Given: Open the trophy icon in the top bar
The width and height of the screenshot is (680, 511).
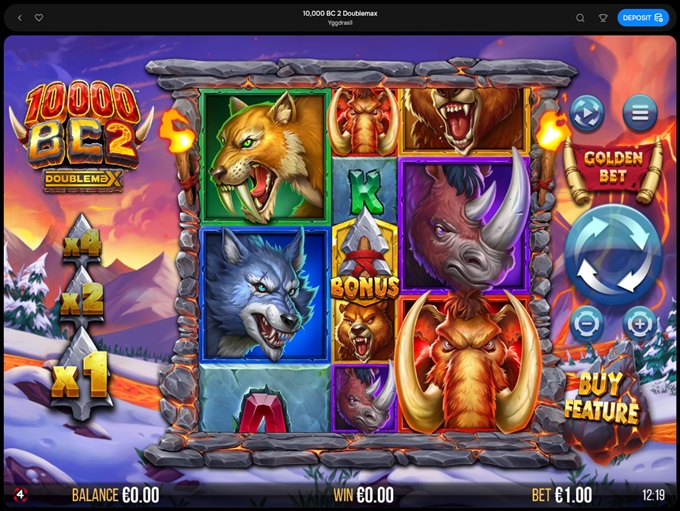Looking at the screenshot, I should tap(603, 17).
